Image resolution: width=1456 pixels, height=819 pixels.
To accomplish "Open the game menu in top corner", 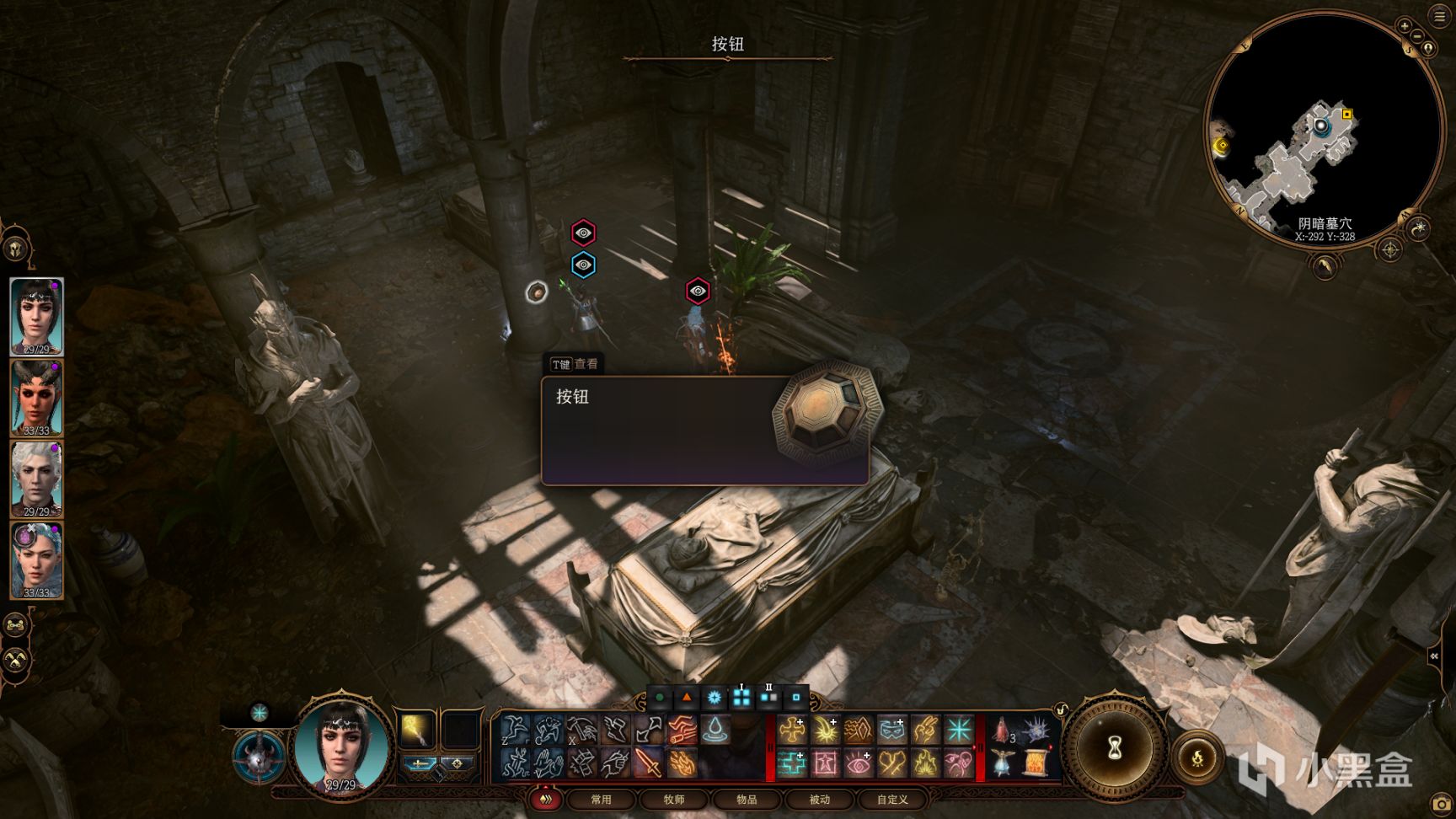I will pos(1439,16).
